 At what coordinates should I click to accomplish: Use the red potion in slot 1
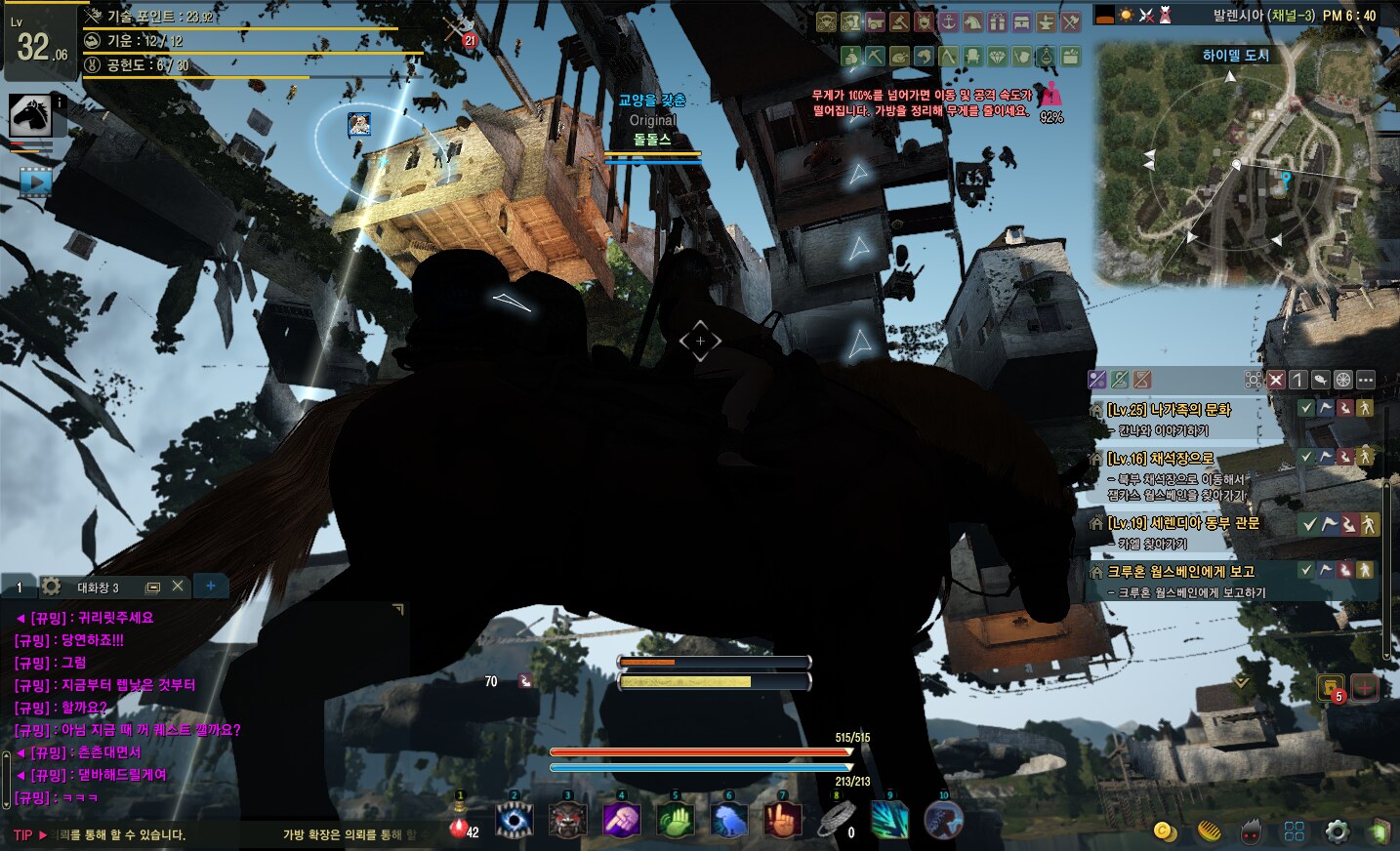[x=460, y=823]
